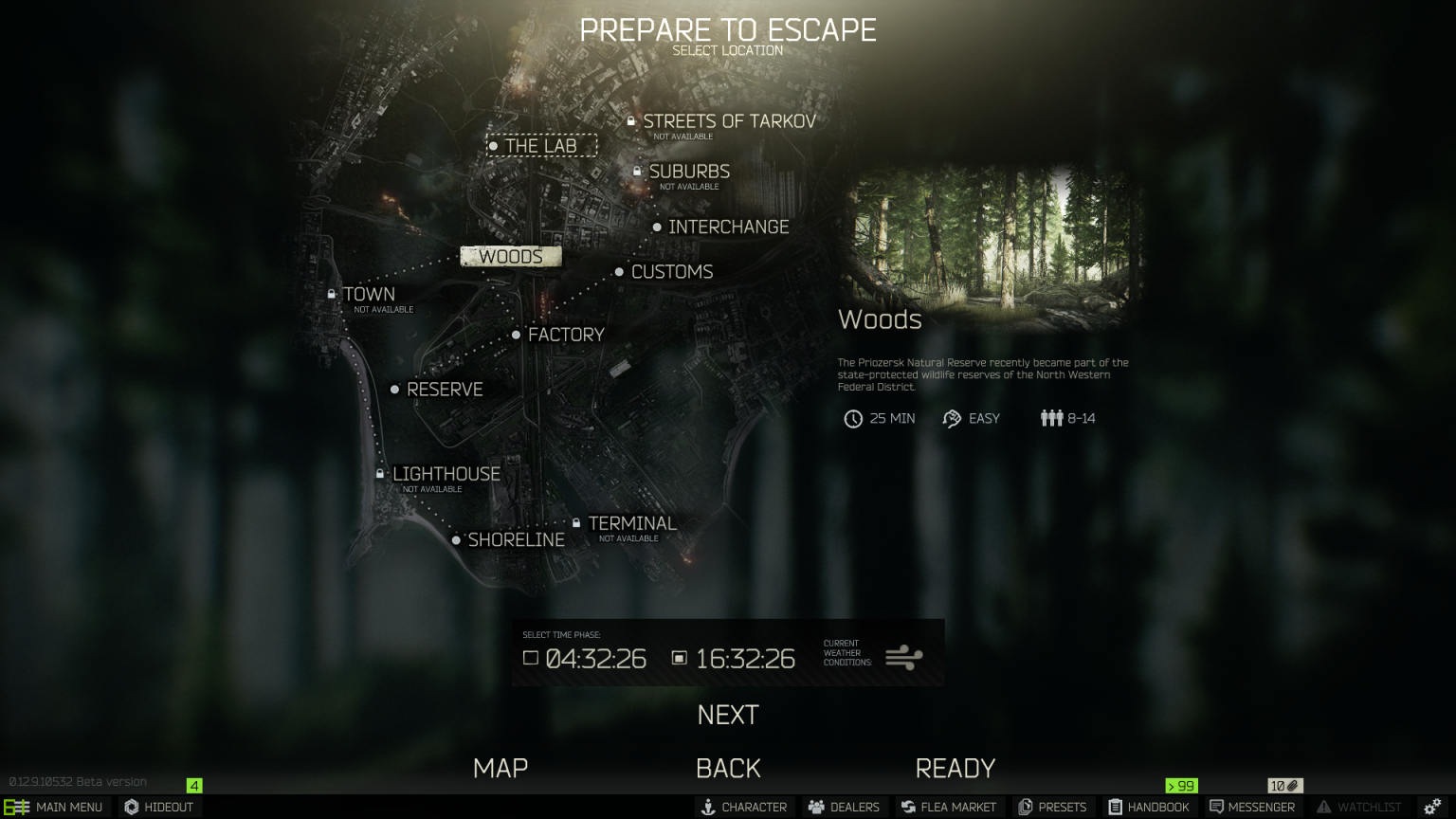Click NEXT to confirm location
The height and width of the screenshot is (819, 1456).
(727, 715)
